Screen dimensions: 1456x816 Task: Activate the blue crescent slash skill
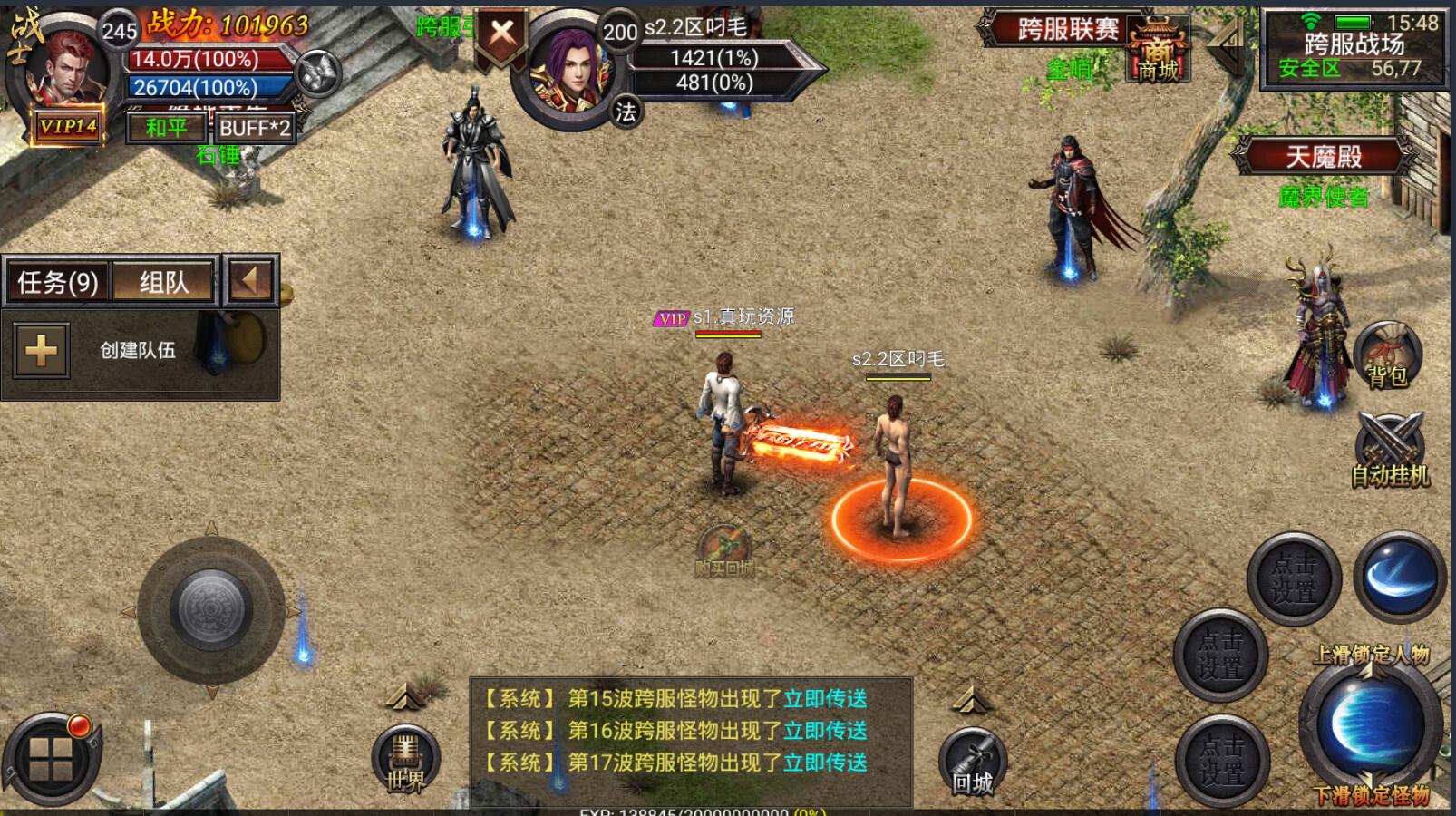pyautogui.click(x=1399, y=578)
